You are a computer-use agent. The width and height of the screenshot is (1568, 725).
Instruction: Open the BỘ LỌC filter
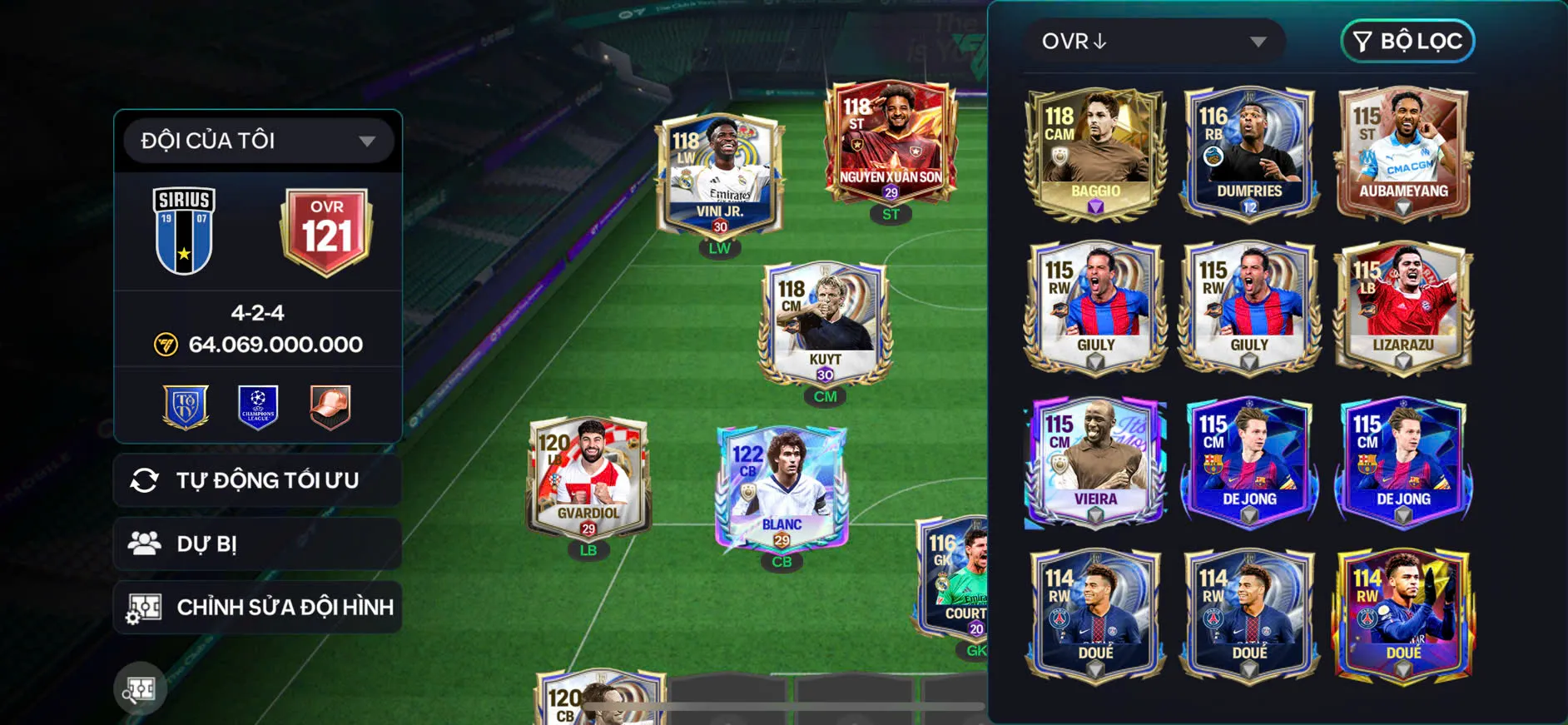pyautogui.click(x=1407, y=42)
